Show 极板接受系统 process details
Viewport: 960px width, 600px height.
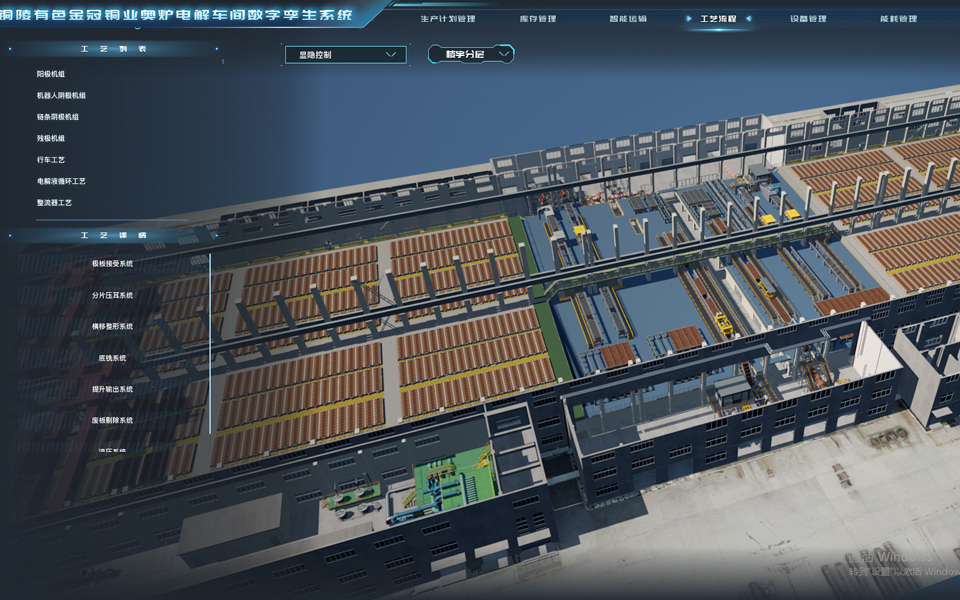(112, 264)
